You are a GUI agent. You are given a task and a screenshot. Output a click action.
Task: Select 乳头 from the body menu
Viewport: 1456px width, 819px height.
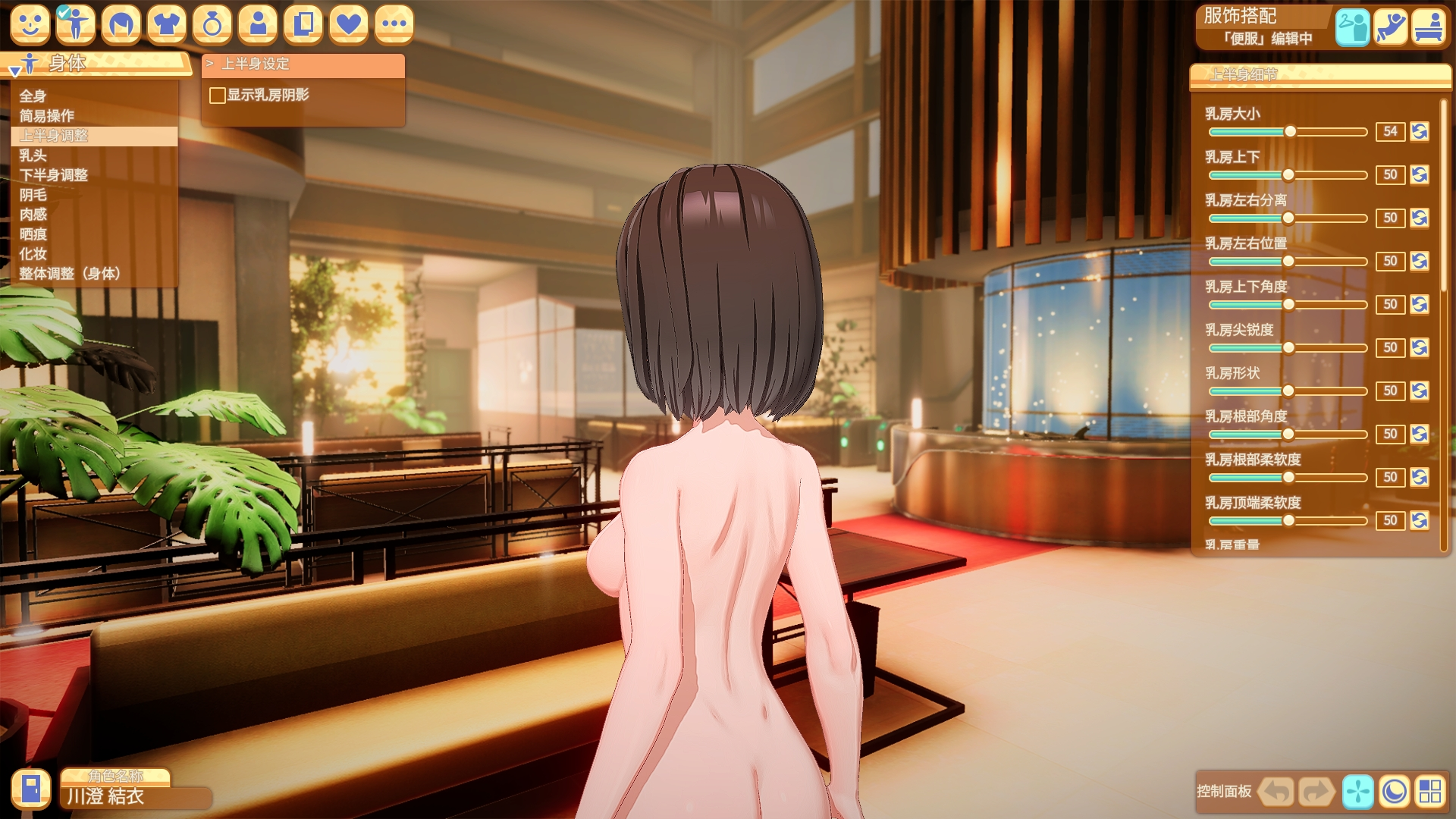30,157
